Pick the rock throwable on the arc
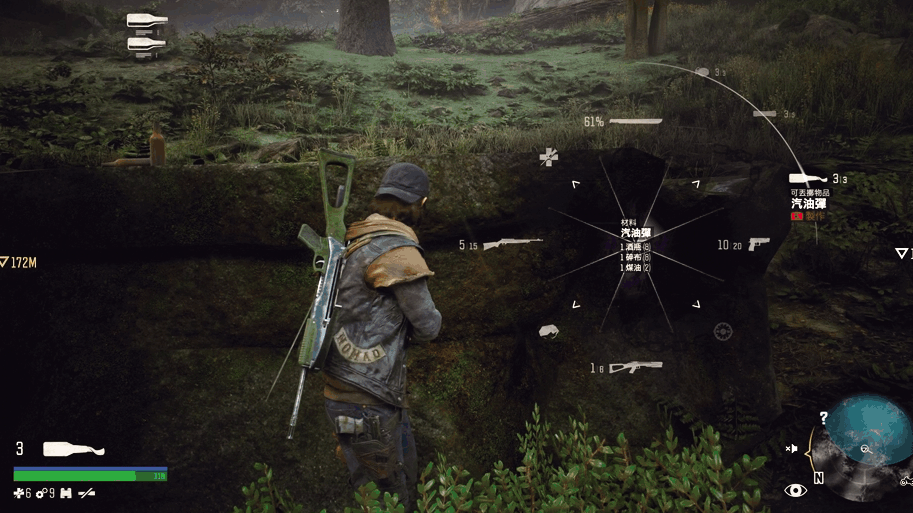 [x=702, y=72]
